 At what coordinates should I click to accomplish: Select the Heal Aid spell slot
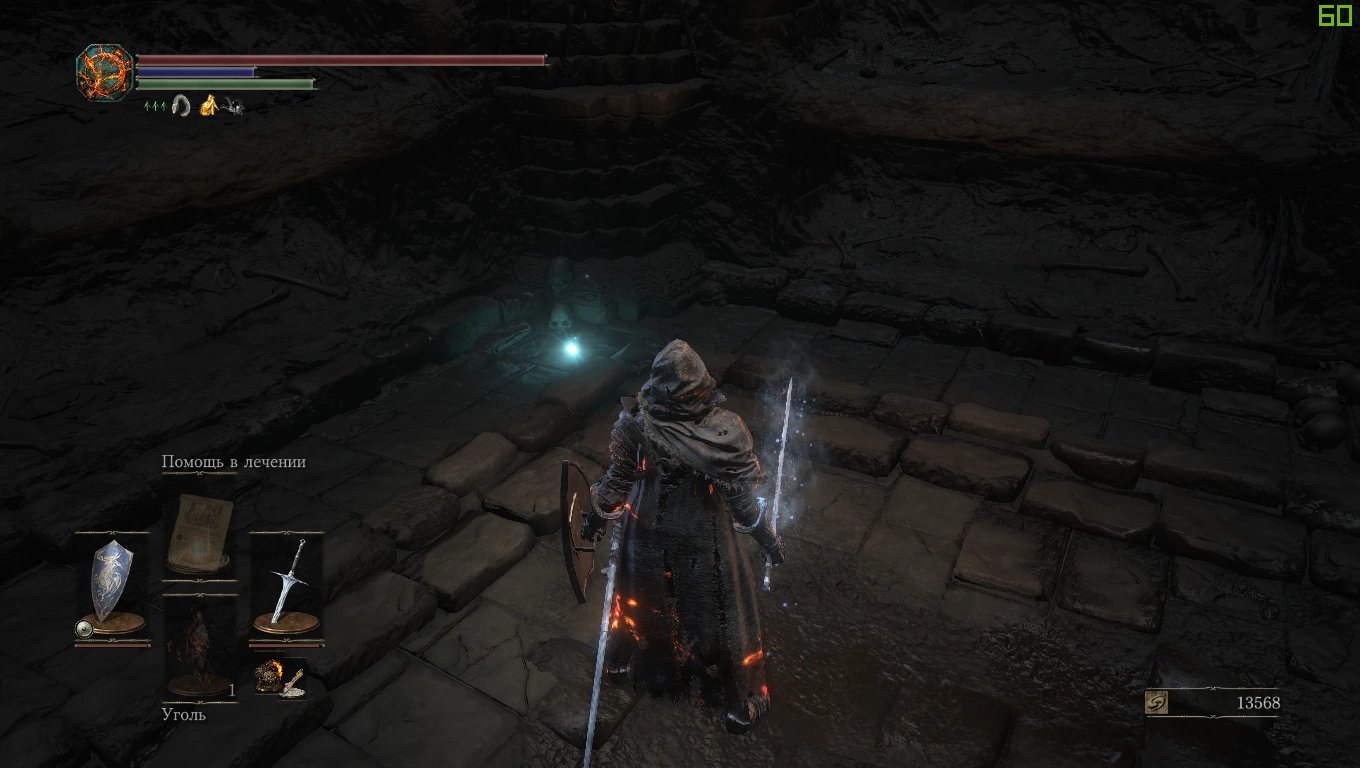click(x=200, y=533)
